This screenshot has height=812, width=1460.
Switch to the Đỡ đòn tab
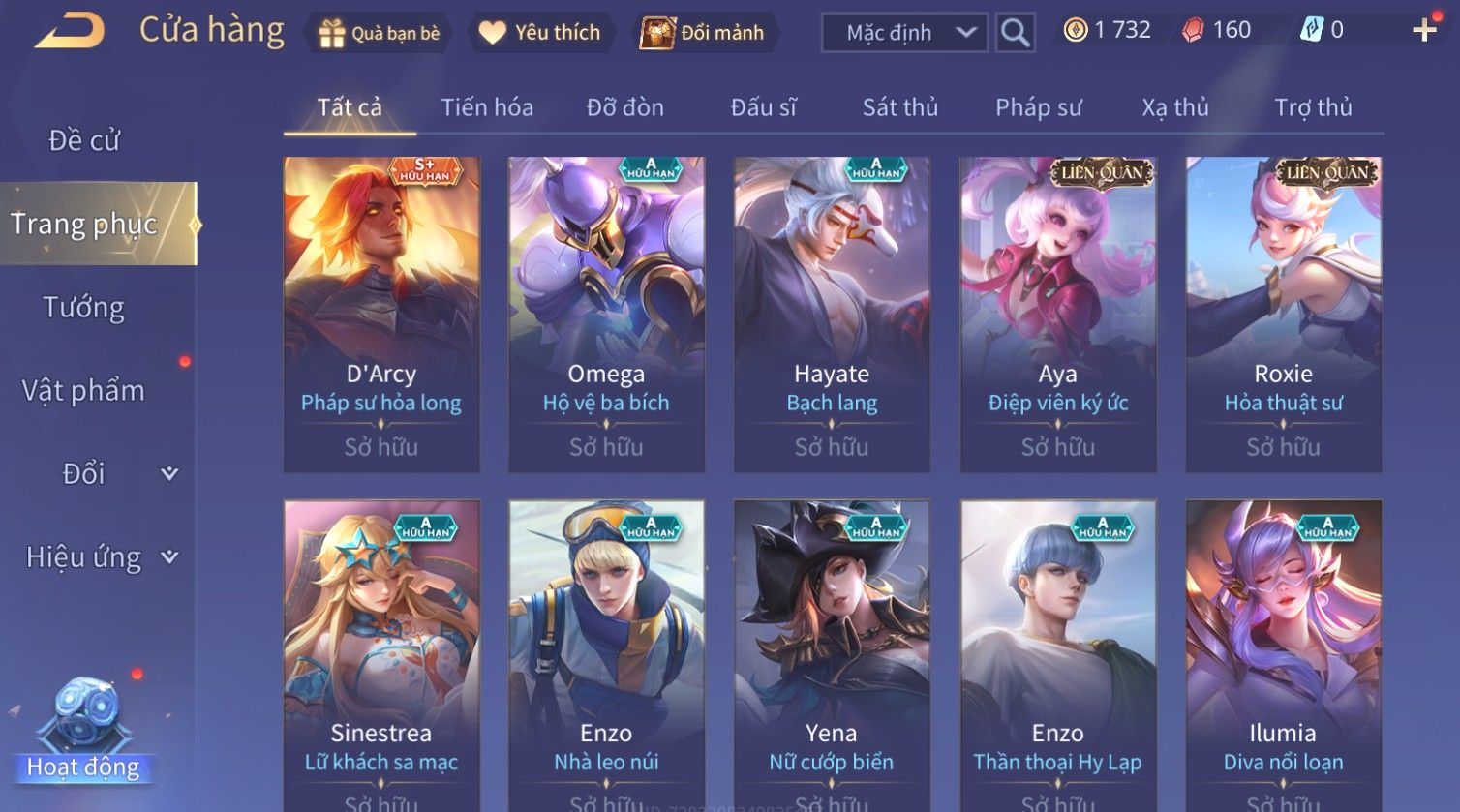coord(625,107)
